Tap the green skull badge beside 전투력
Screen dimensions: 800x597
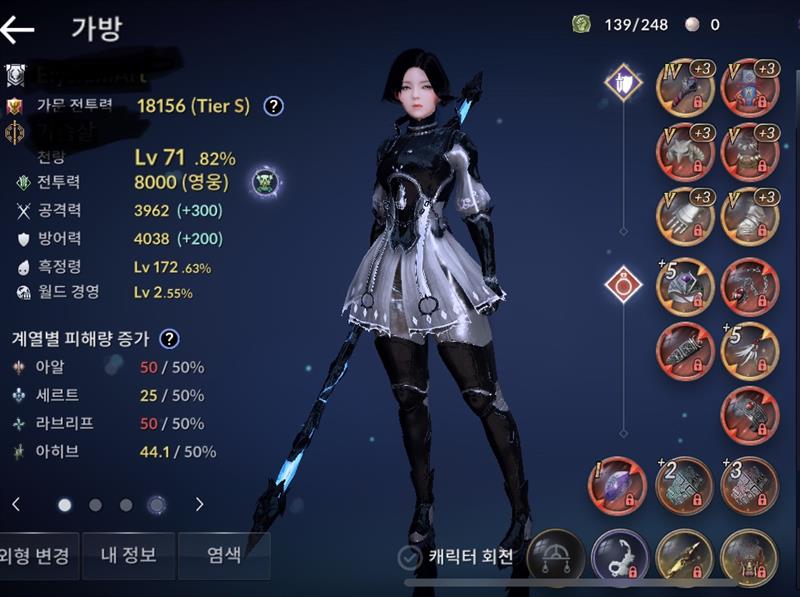click(265, 182)
